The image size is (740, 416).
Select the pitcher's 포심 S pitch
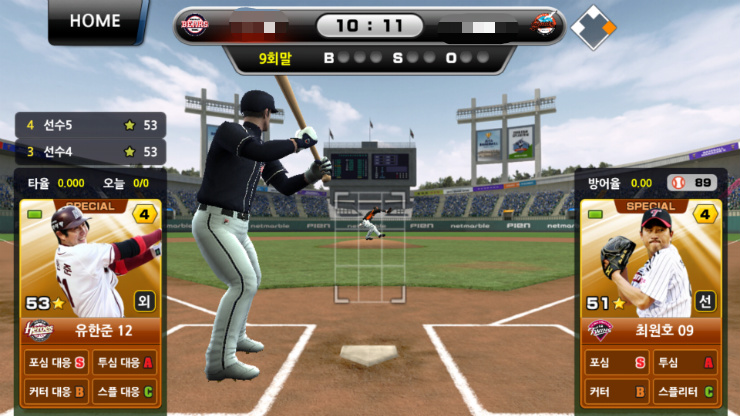(616, 362)
